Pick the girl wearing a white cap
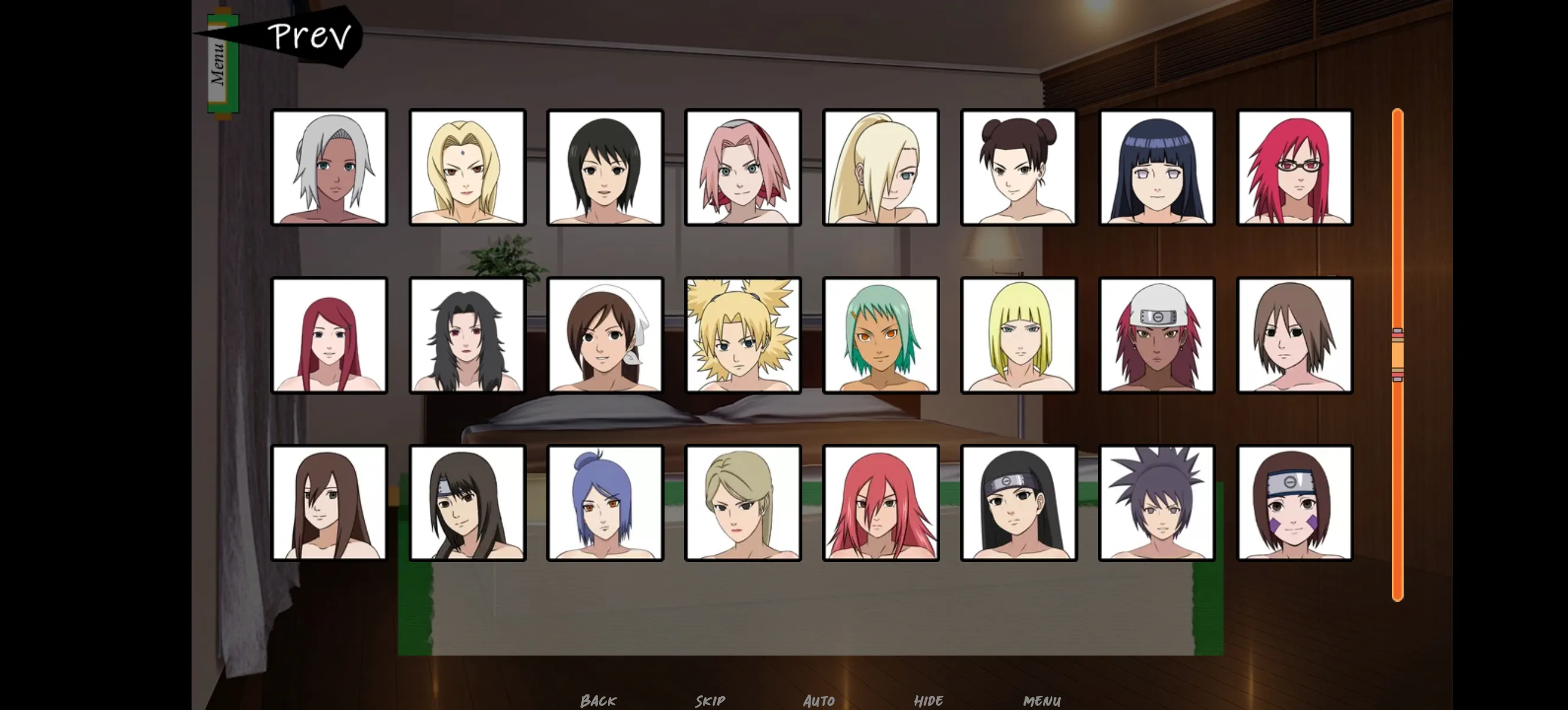Image resolution: width=1568 pixels, height=710 pixels. click(1156, 335)
